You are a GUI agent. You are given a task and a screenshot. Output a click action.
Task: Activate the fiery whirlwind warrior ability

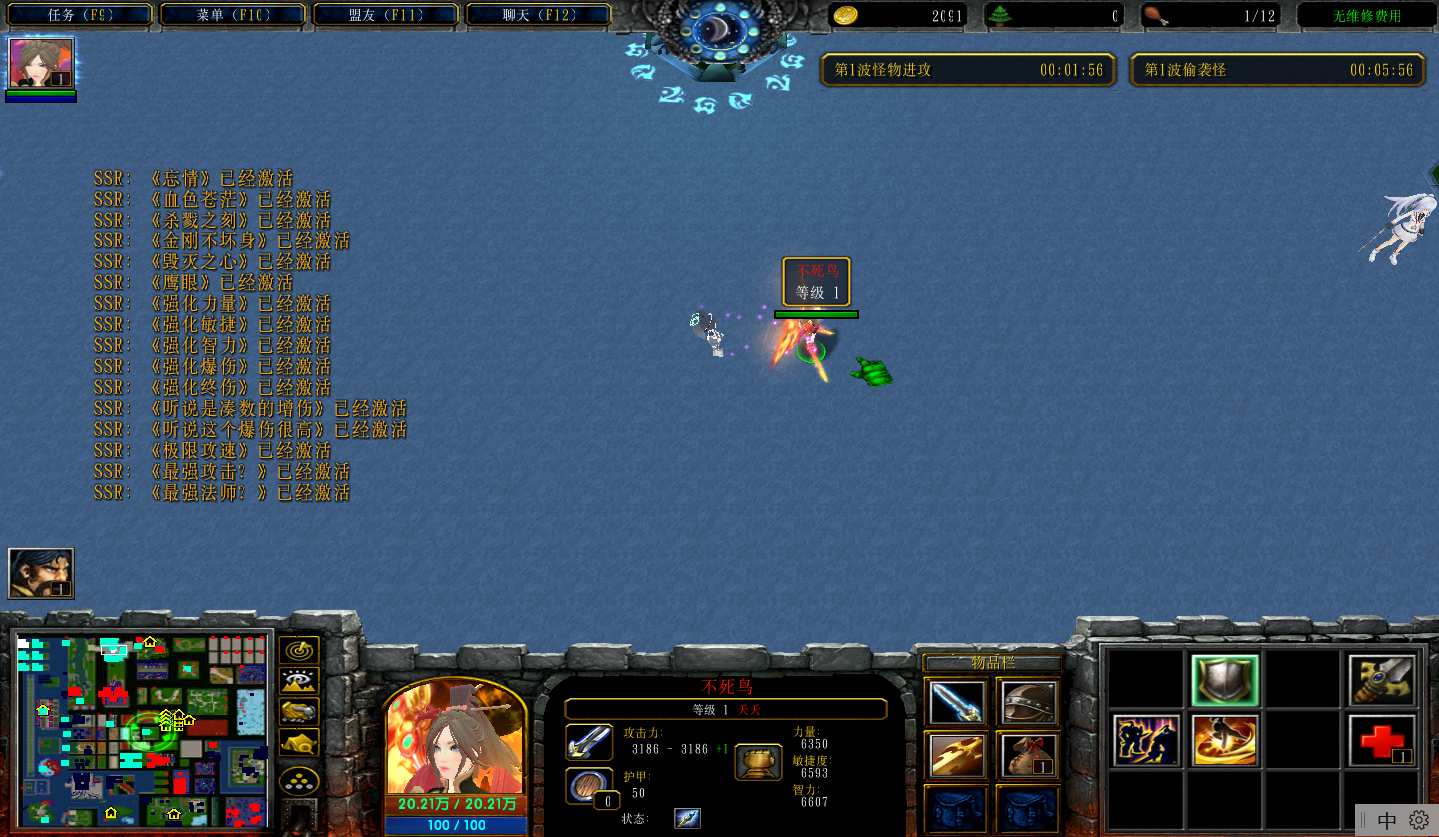[1225, 741]
